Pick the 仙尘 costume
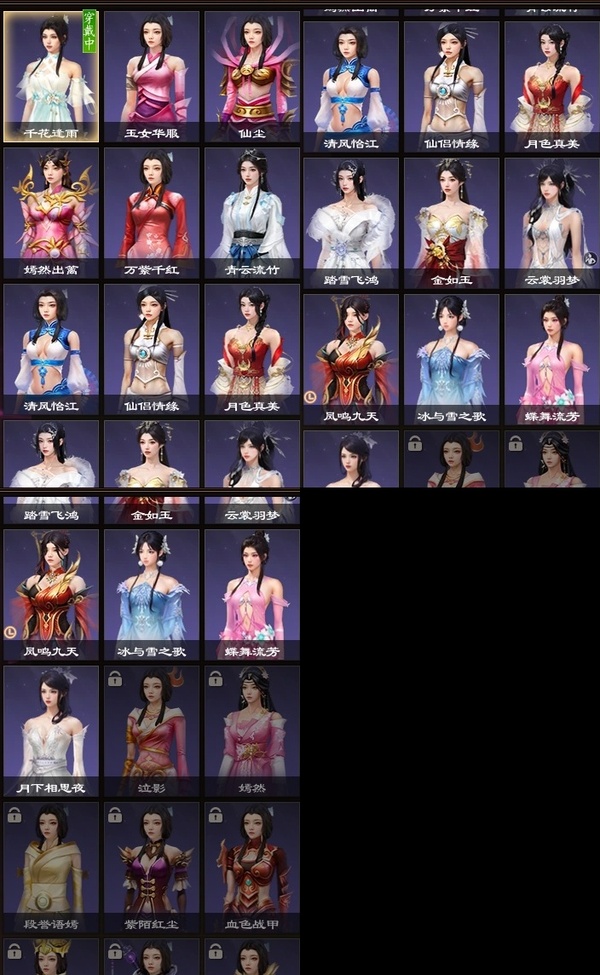Image resolution: width=600 pixels, height=975 pixels. click(x=252, y=76)
